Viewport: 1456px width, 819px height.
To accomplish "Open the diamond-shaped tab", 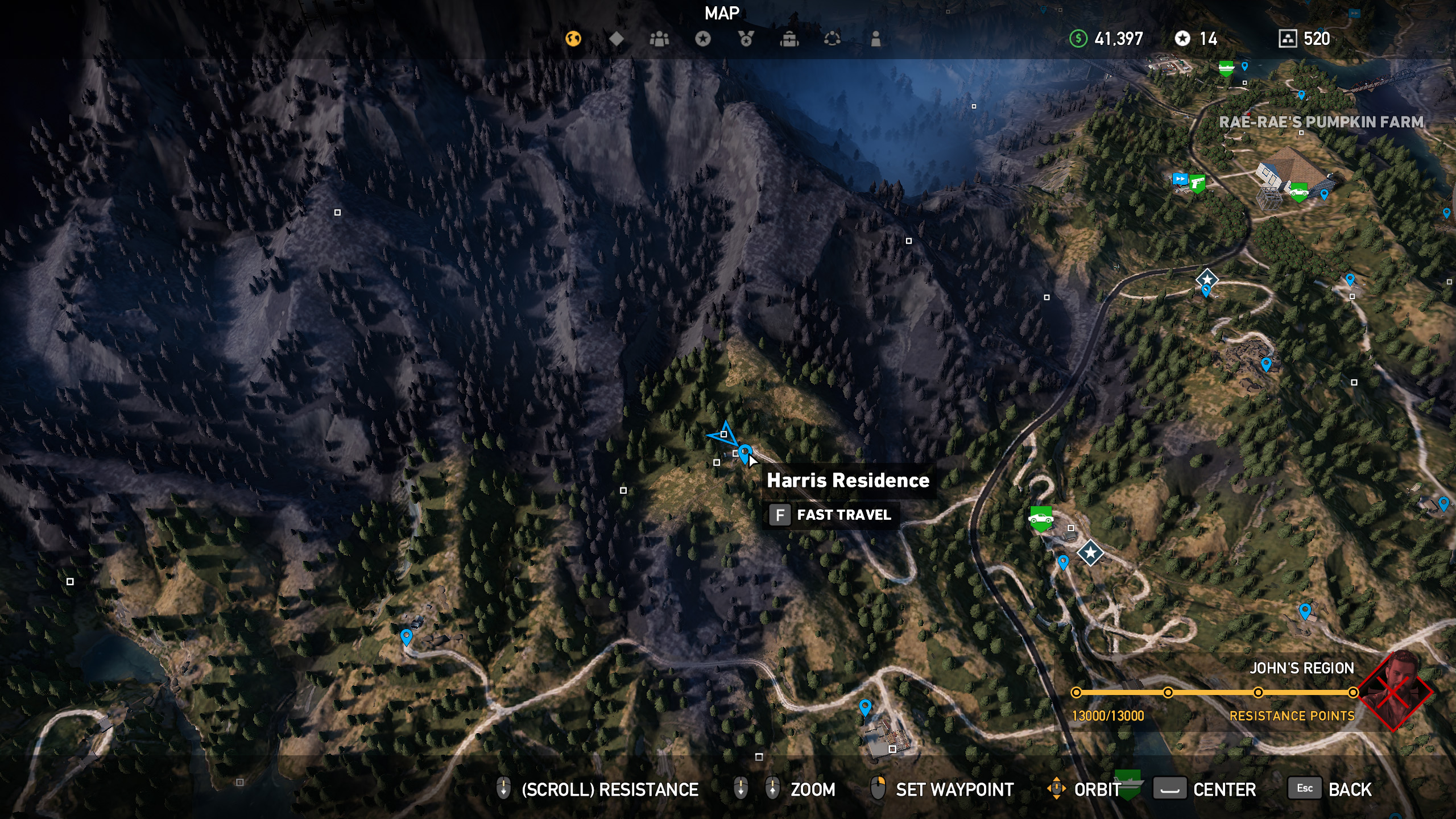I will click(617, 39).
